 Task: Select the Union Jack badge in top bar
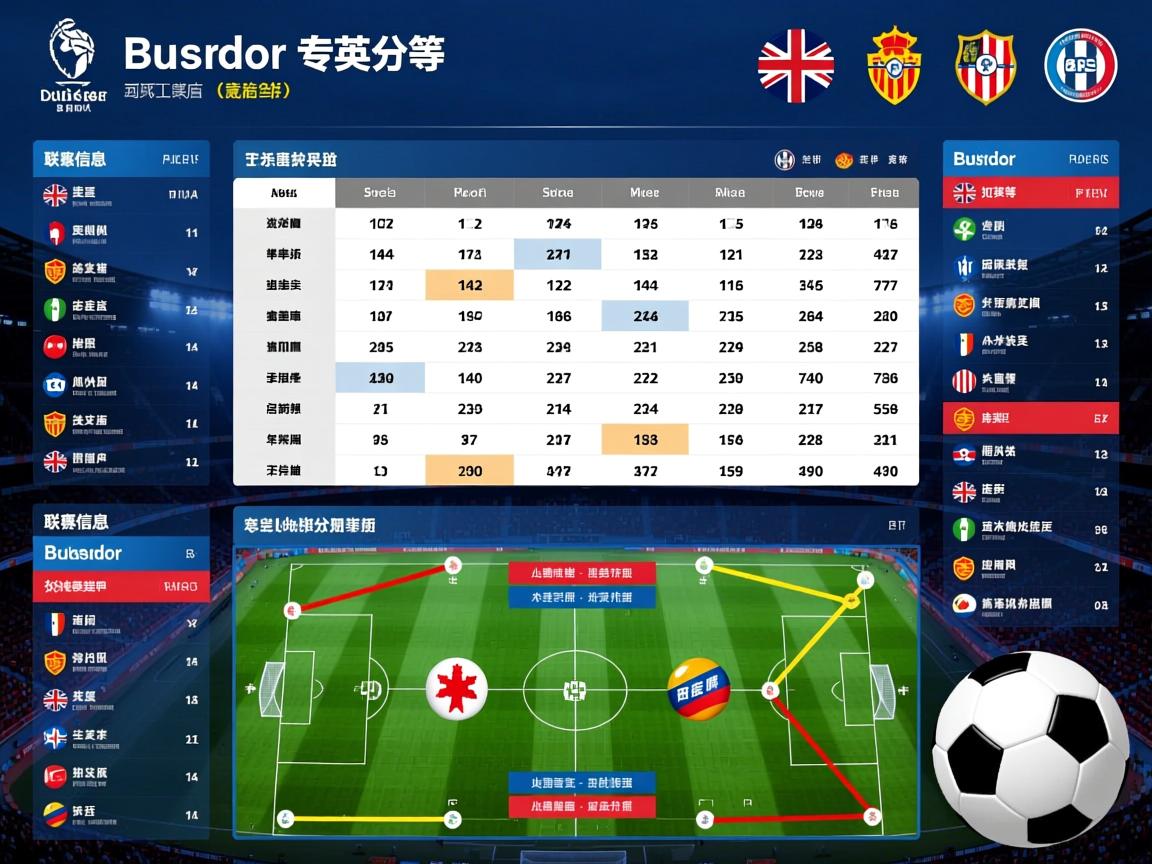point(795,66)
